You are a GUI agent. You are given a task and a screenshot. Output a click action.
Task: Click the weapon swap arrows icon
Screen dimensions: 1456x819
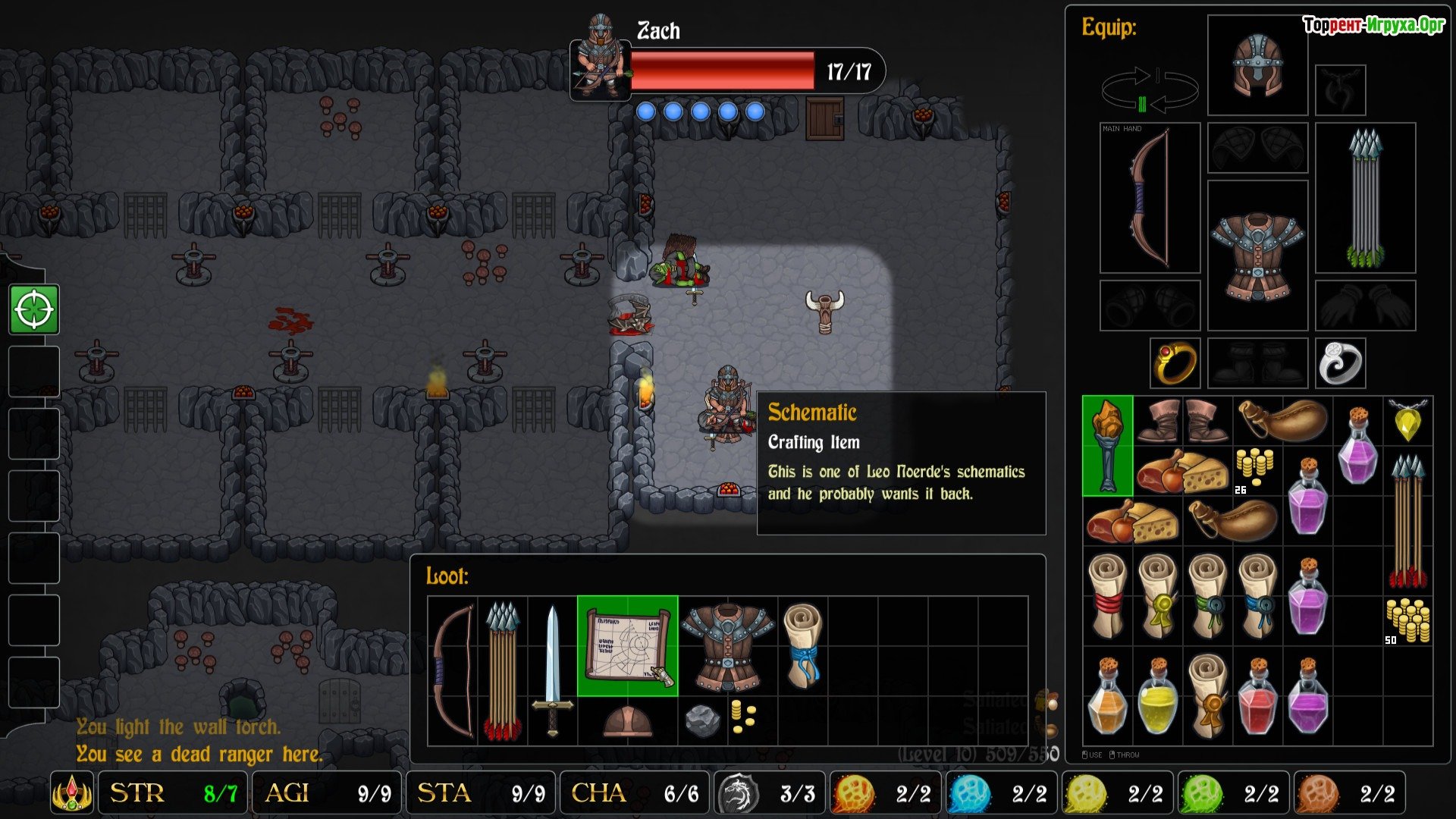click(1150, 91)
